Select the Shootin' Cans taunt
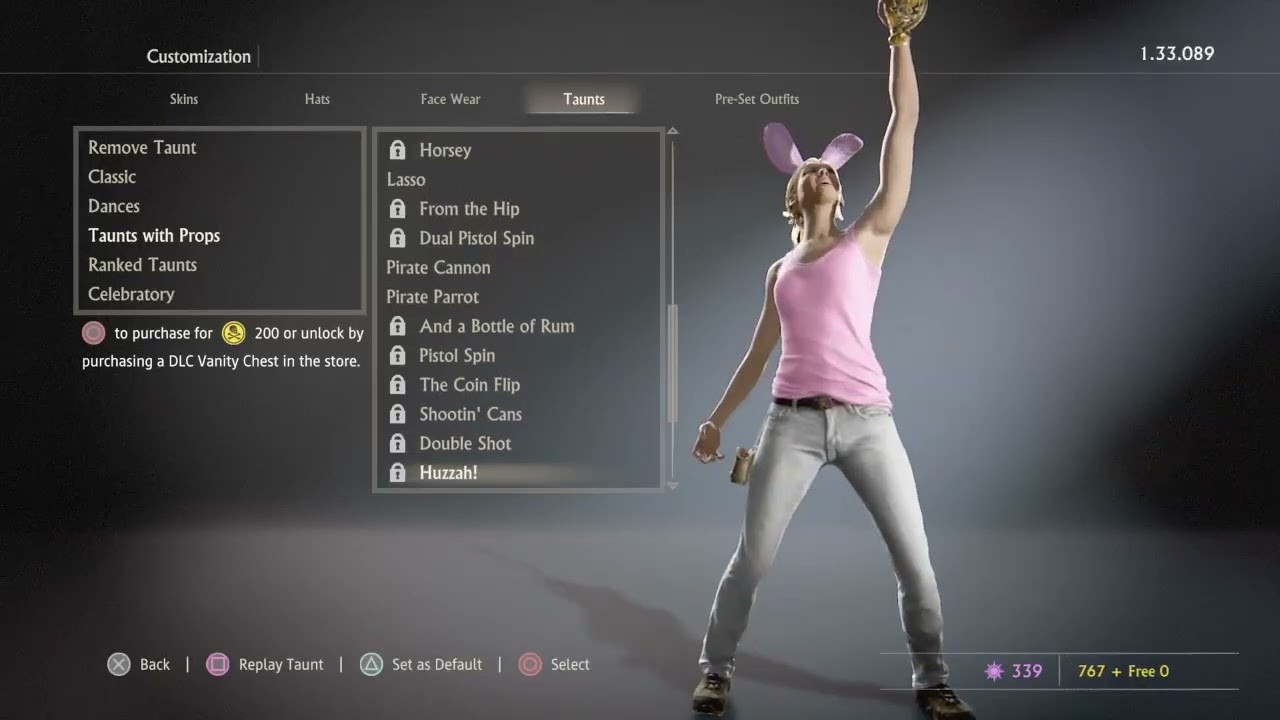This screenshot has height=720, width=1280. pyautogui.click(x=470, y=414)
